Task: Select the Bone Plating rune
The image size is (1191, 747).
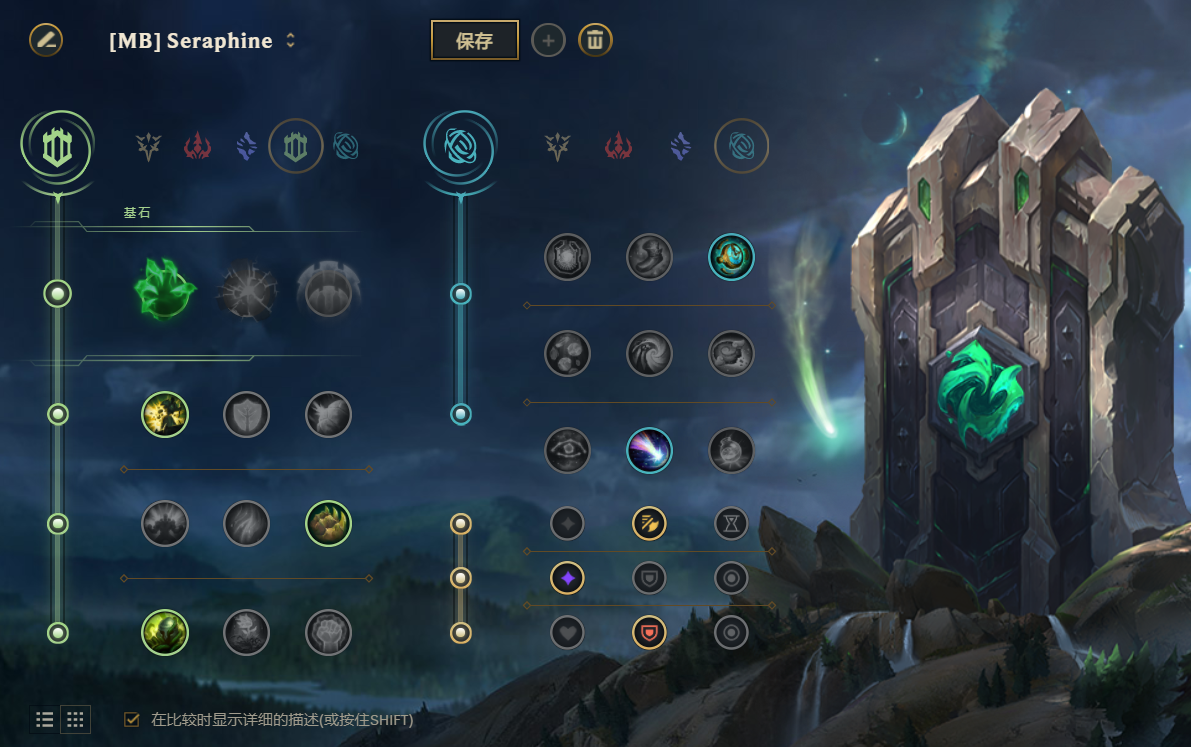Action: click(328, 524)
